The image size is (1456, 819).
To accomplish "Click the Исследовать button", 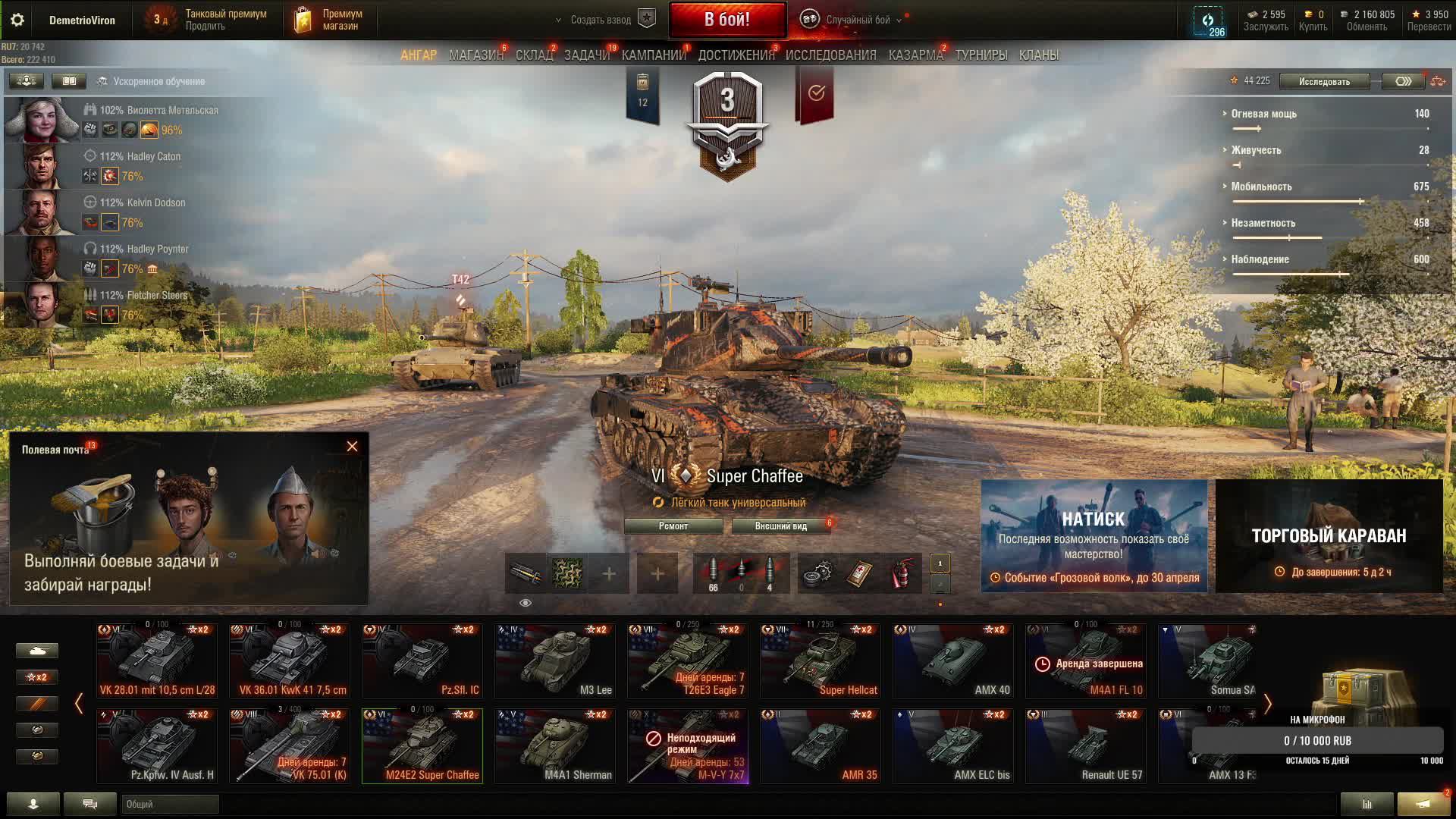I will tap(1324, 81).
